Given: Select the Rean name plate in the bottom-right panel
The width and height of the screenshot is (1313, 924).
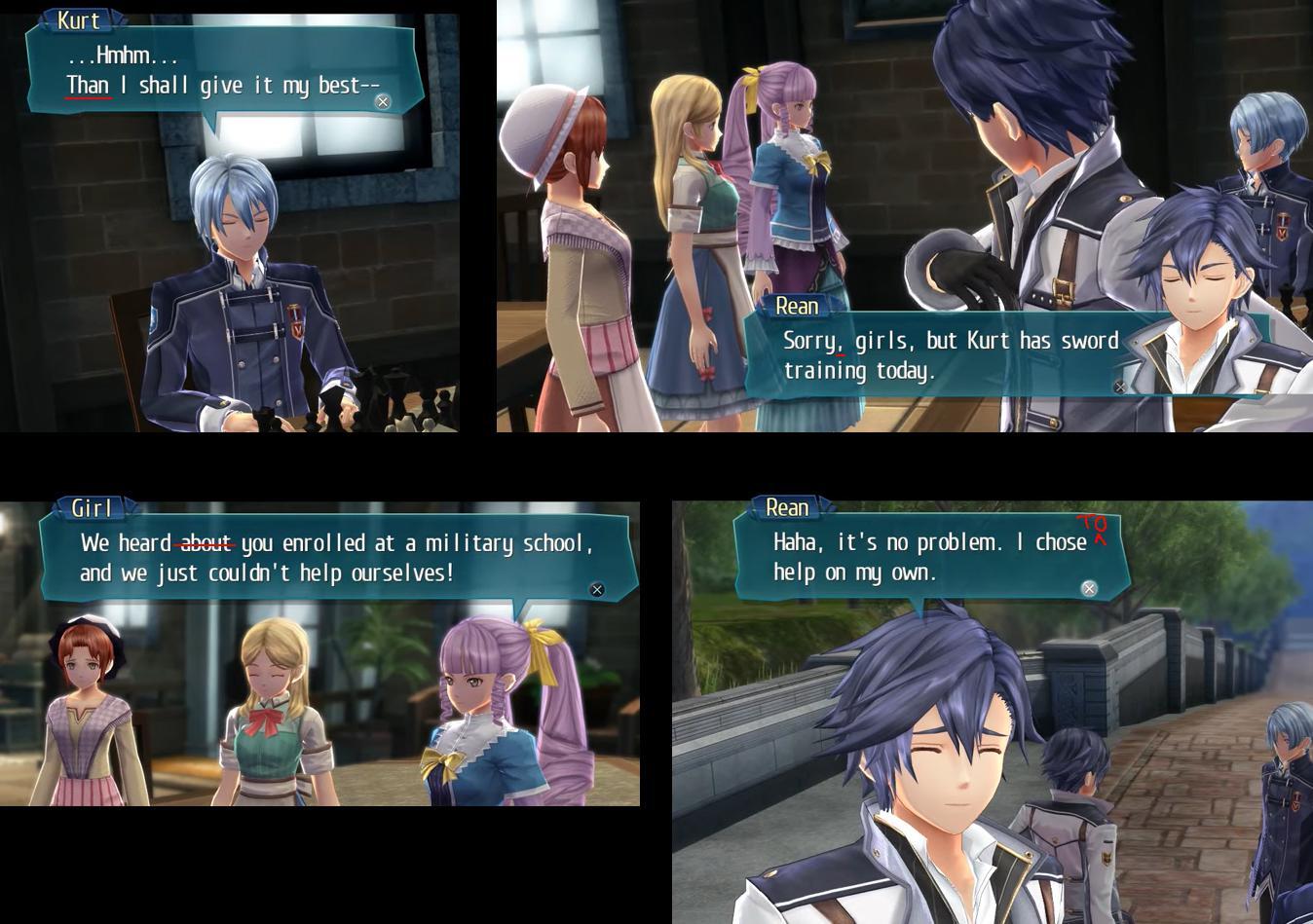Looking at the screenshot, I should coord(786,507).
